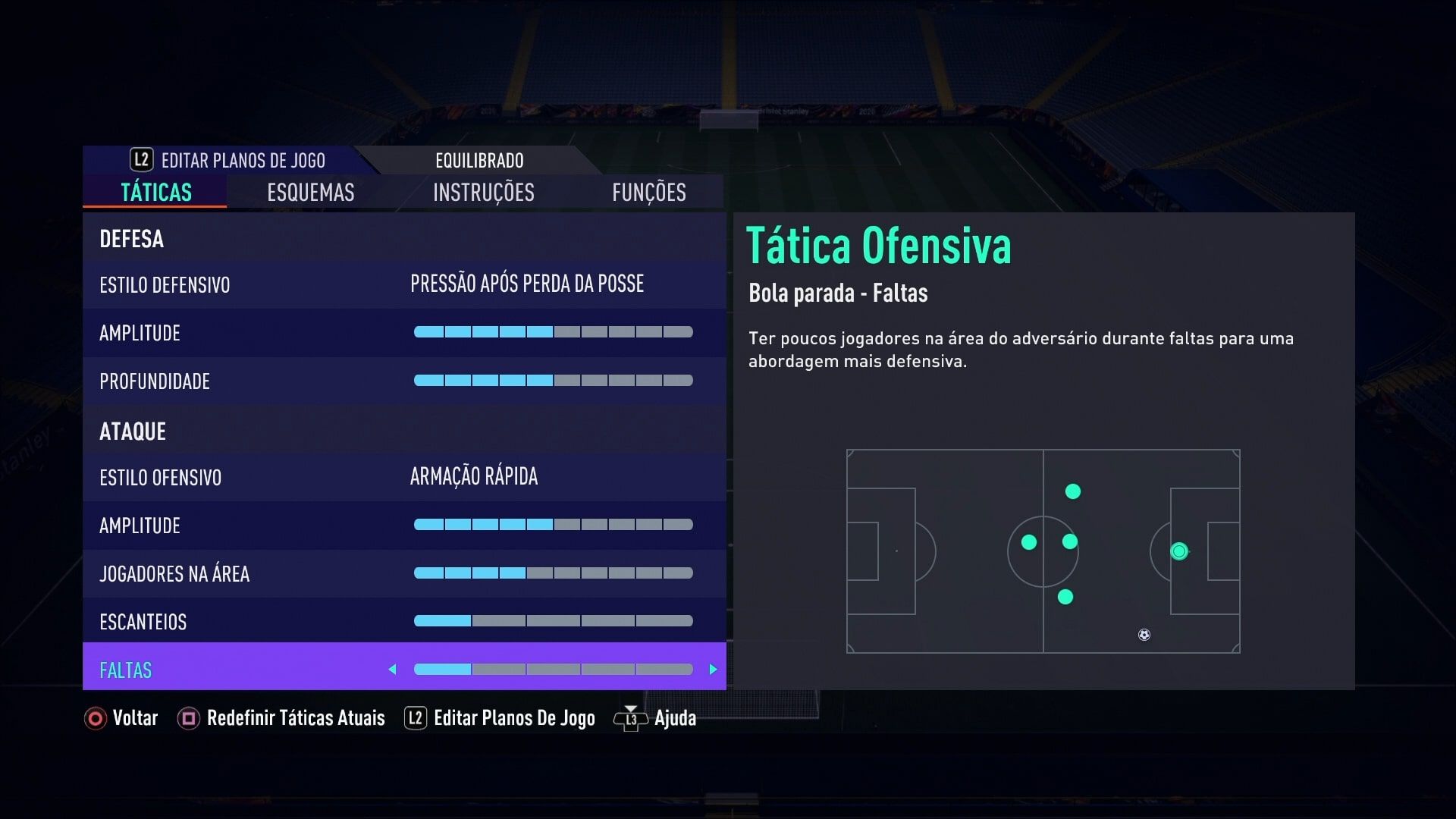Change the ESTILO DEFENSIVO setting
The height and width of the screenshot is (819, 1456).
[526, 284]
